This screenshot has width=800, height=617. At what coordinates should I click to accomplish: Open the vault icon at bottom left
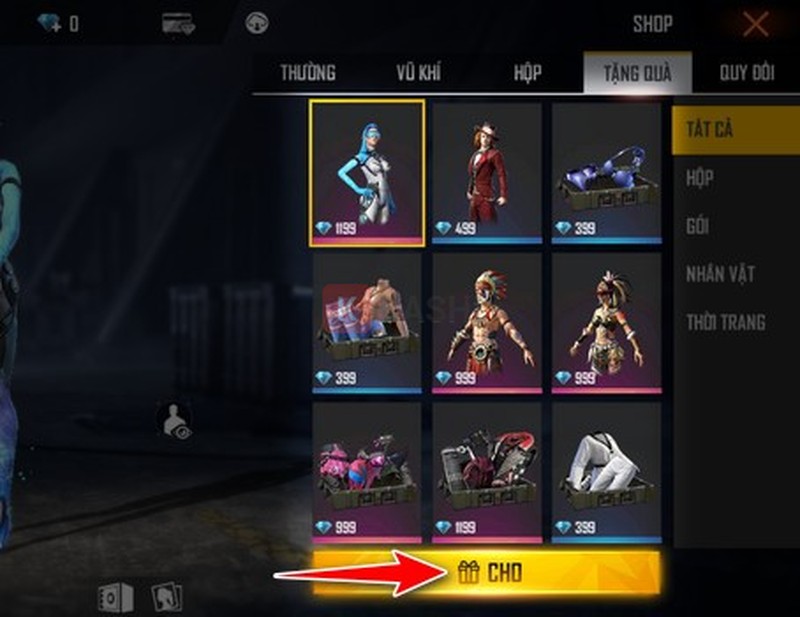[115, 597]
